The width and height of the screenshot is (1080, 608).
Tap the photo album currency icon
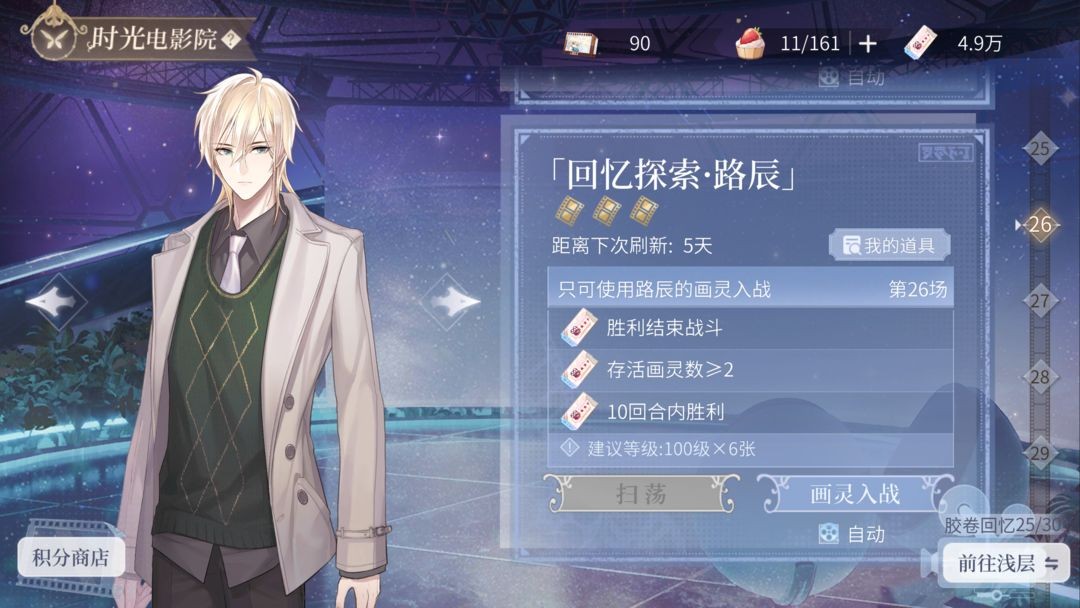(x=581, y=43)
